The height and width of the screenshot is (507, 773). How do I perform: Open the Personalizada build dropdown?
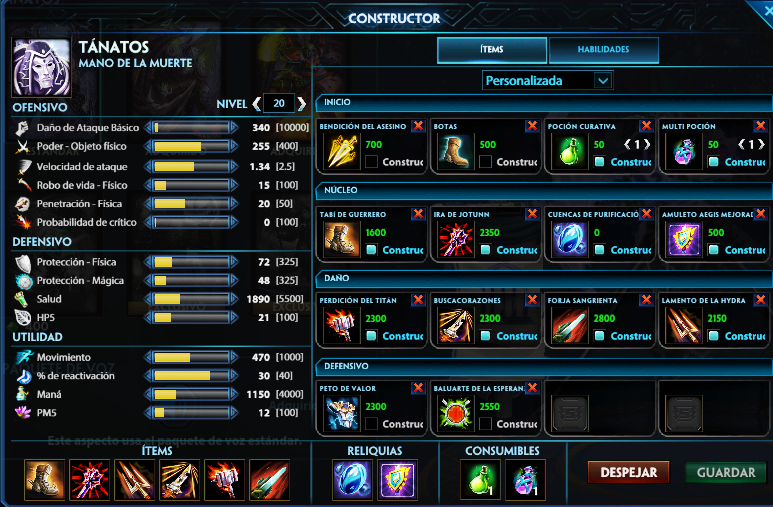(x=547, y=80)
